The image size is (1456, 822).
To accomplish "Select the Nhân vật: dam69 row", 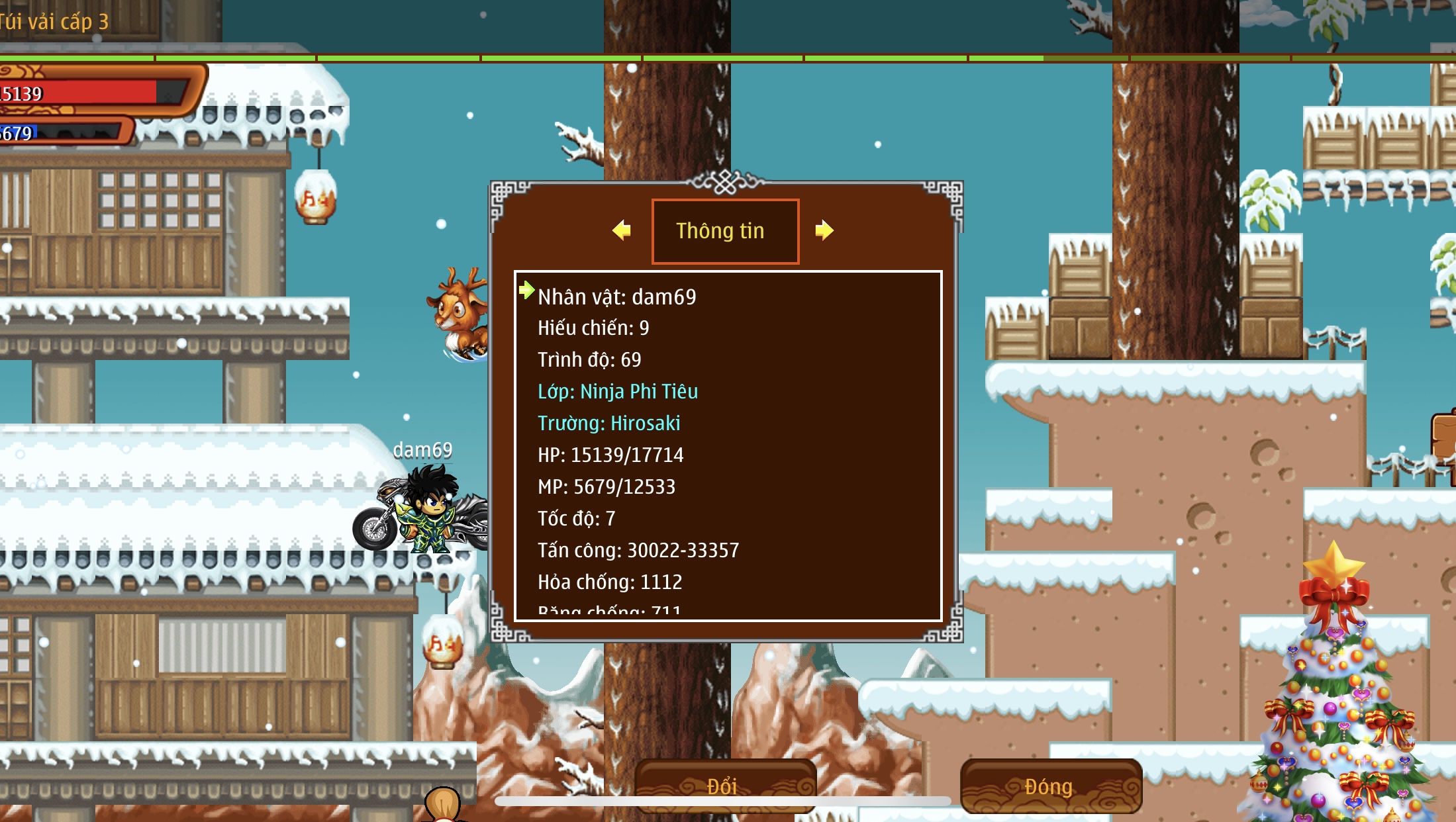I will click(616, 297).
